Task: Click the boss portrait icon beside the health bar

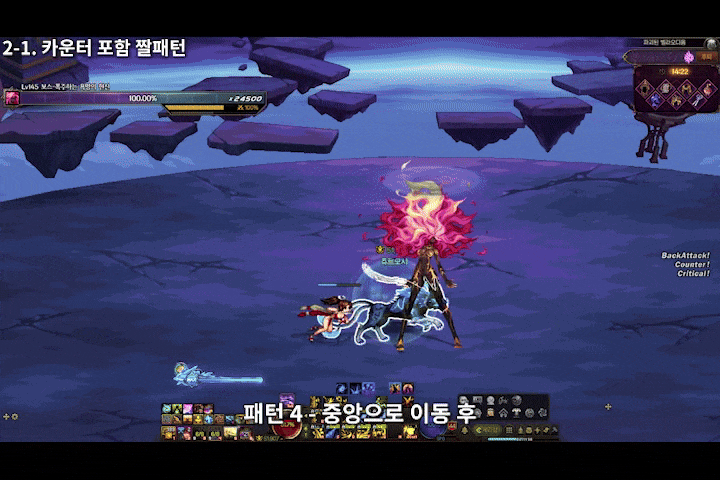Action: (13, 98)
